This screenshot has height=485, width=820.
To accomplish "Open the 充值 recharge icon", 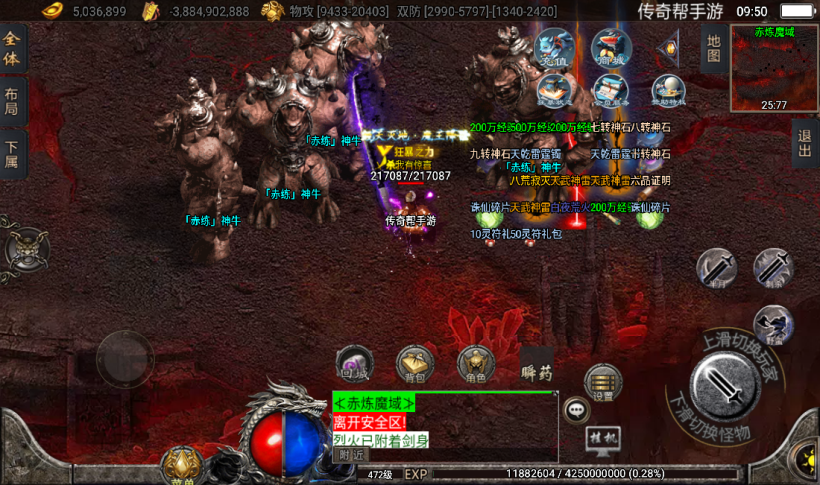I will coord(555,48).
